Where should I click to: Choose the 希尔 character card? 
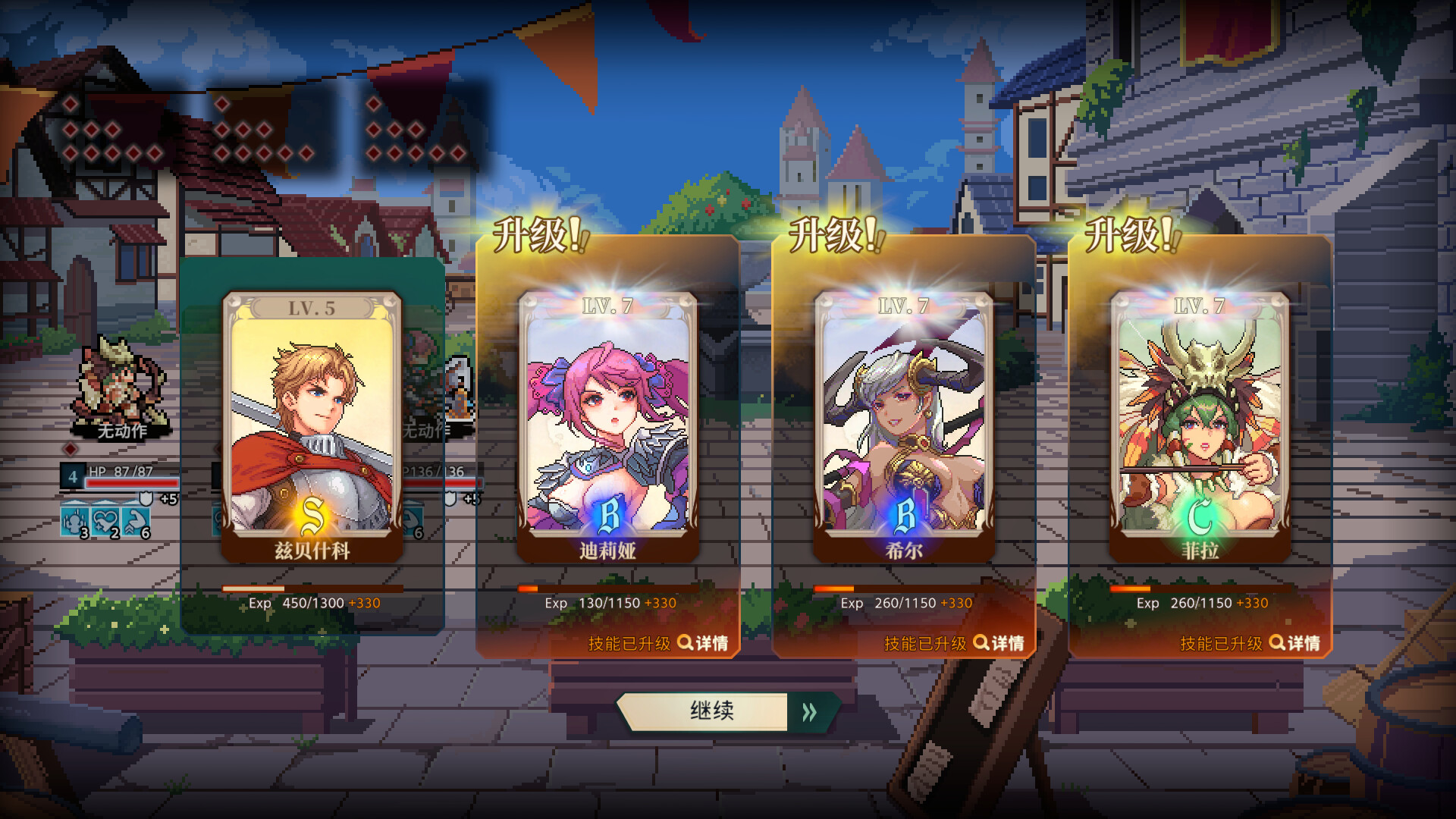pyautogui.click(x=903, y=425)
